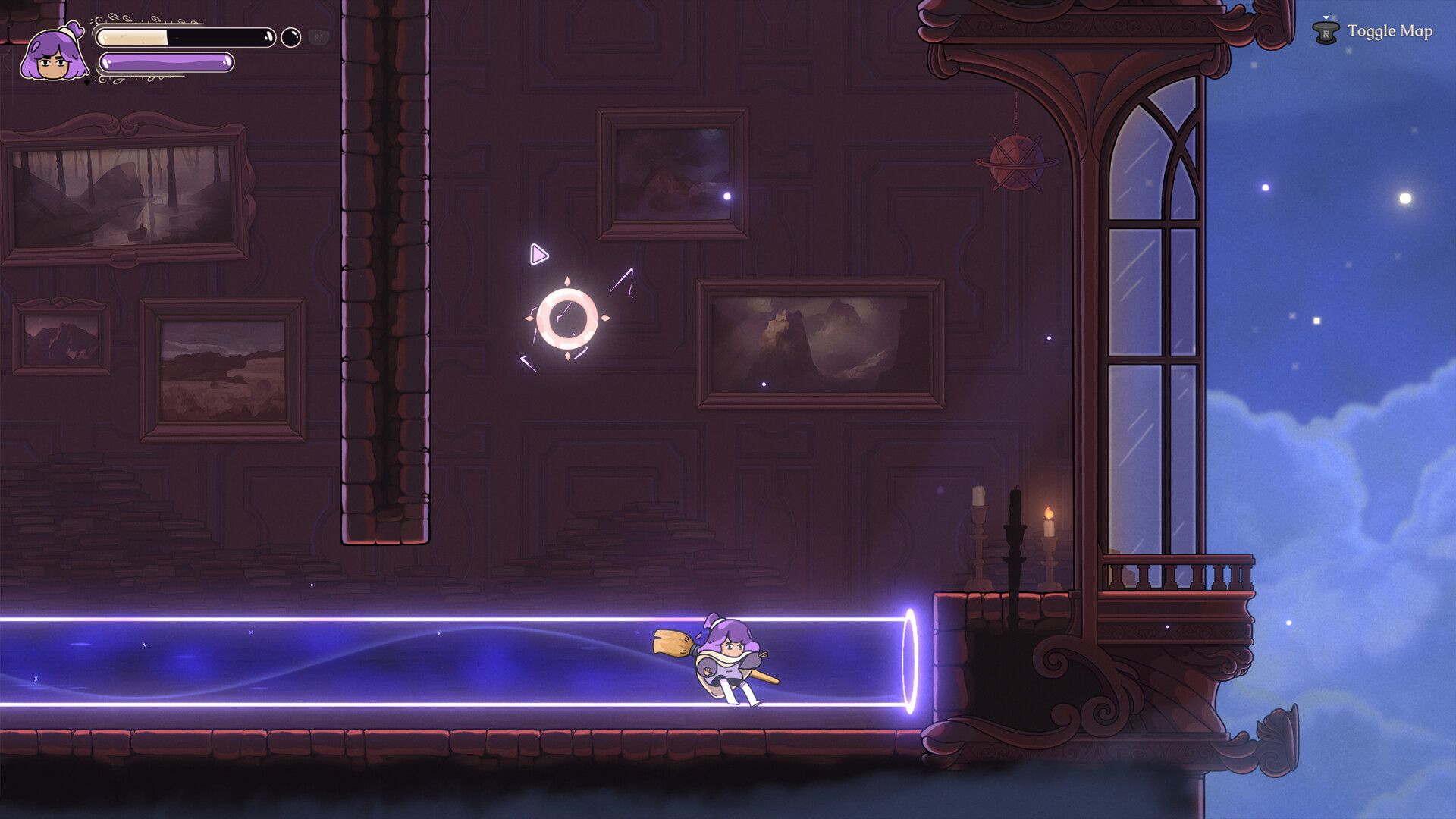The height and width of the screenshot is (819, 1456).
Task: Click the R1 button prompt icon
Action: click(x=318, y=36)
